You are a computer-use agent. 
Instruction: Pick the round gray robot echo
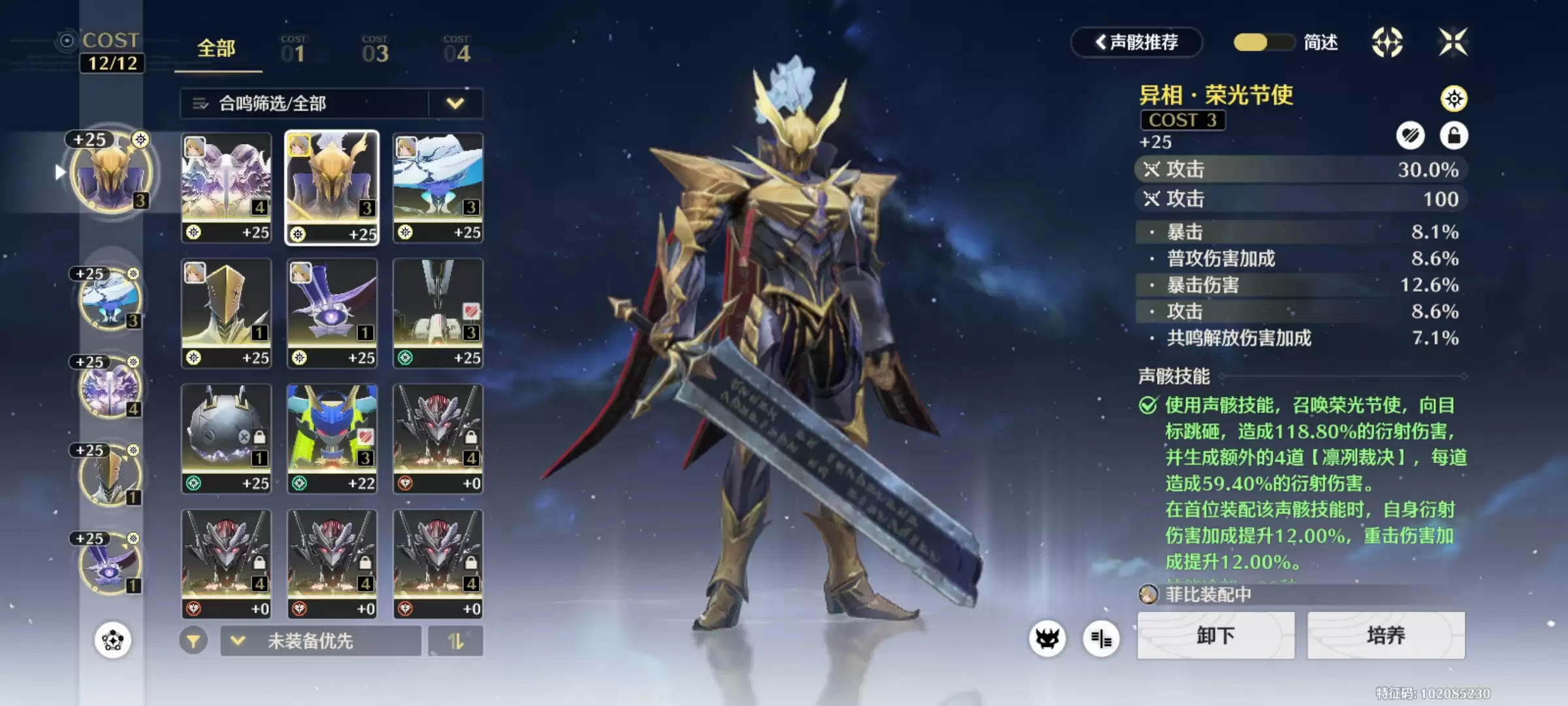226,438
